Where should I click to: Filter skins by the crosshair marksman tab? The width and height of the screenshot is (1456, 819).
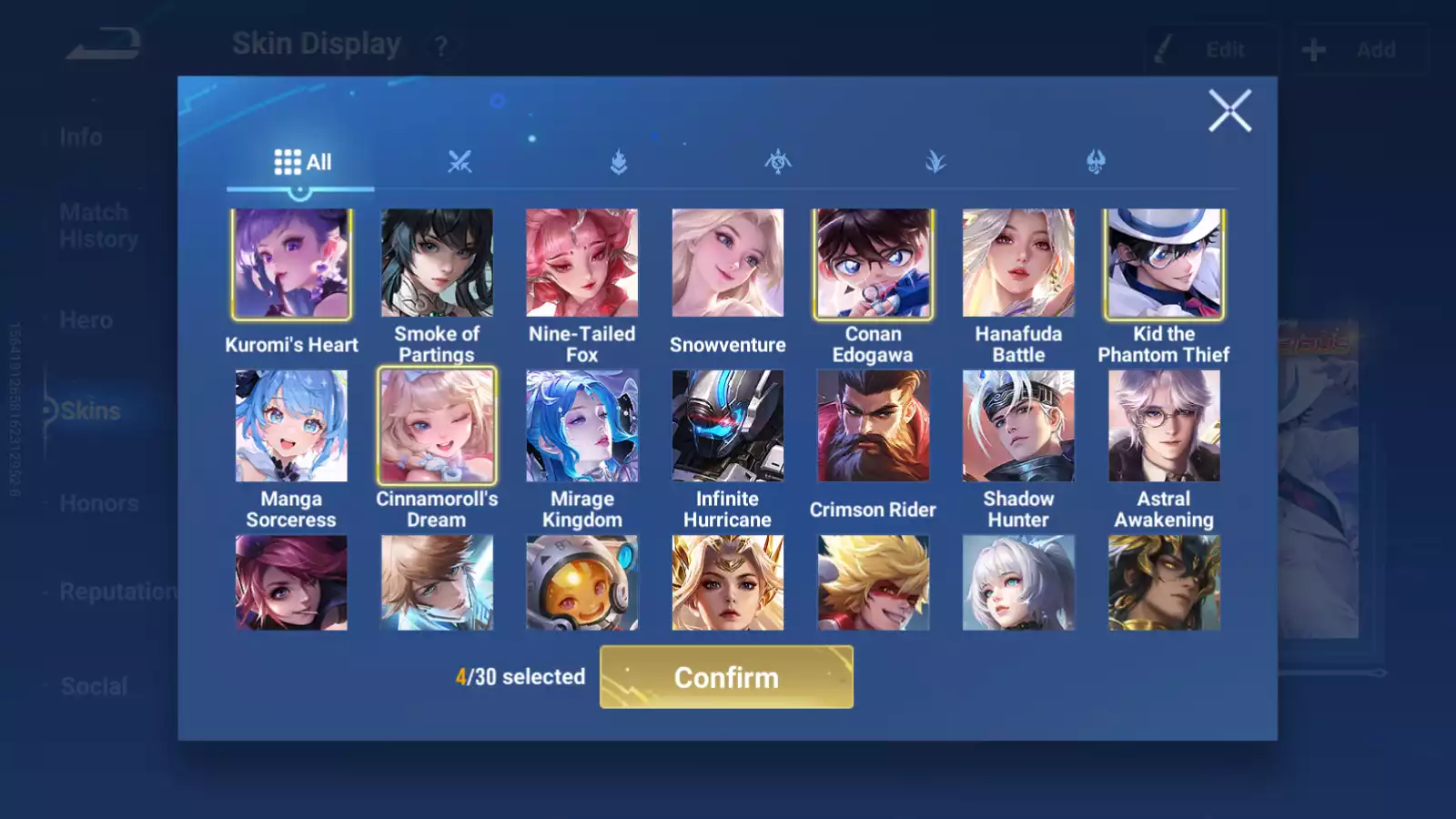coord(778,163)
